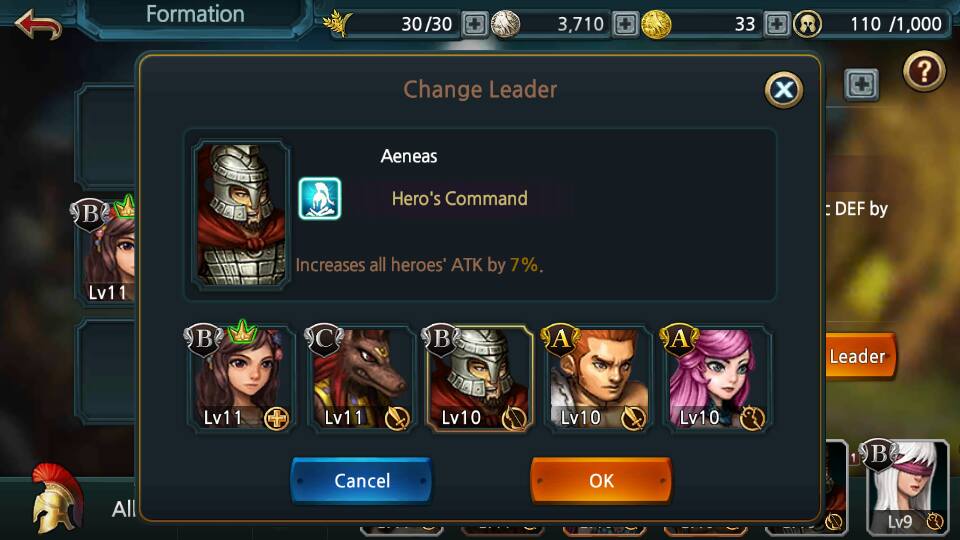The image size is (960, 540).
Task: Click the large Aeneas leader portrait
Action: [241, 215]
